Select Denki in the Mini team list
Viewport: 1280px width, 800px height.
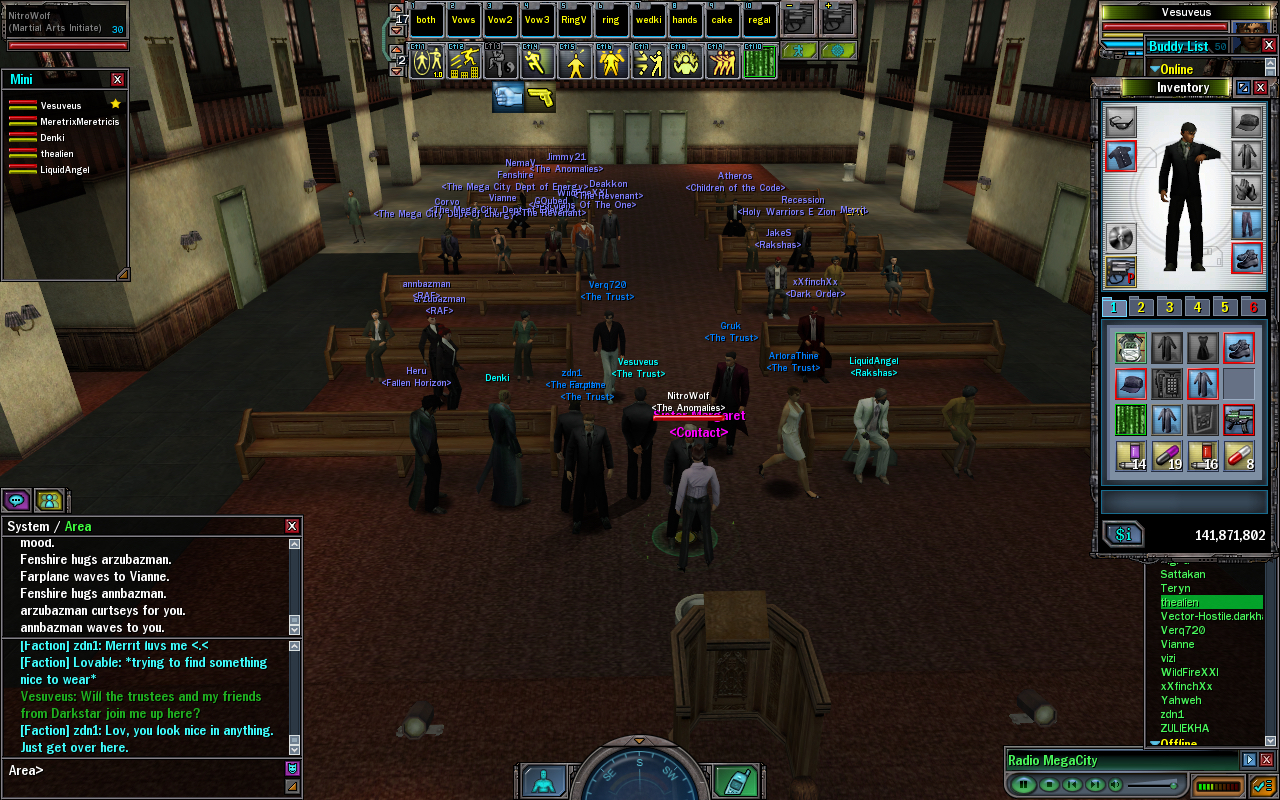click(52, 137)
